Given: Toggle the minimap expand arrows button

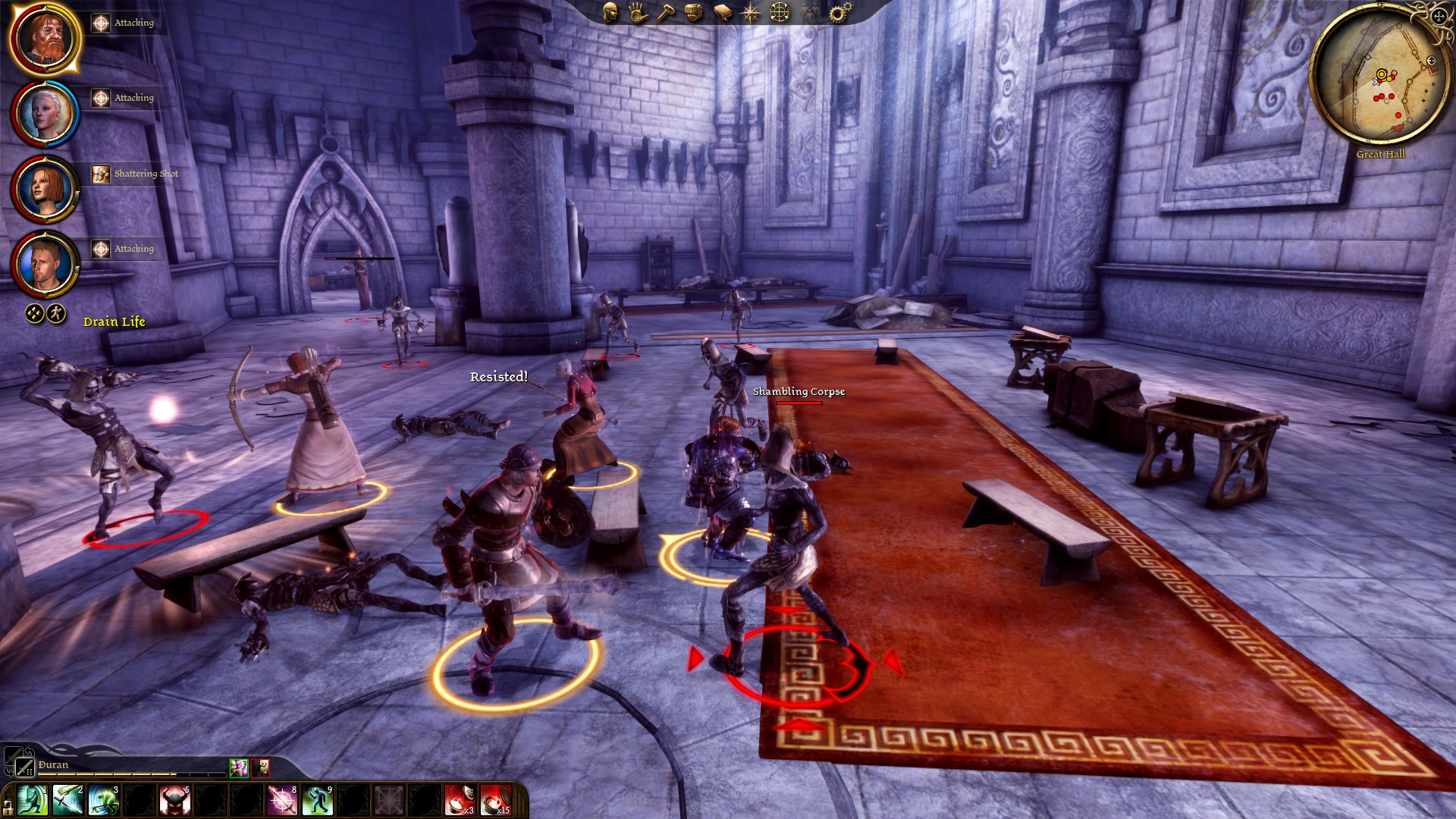Looking at the screenshot, I should pos(1439,15).
